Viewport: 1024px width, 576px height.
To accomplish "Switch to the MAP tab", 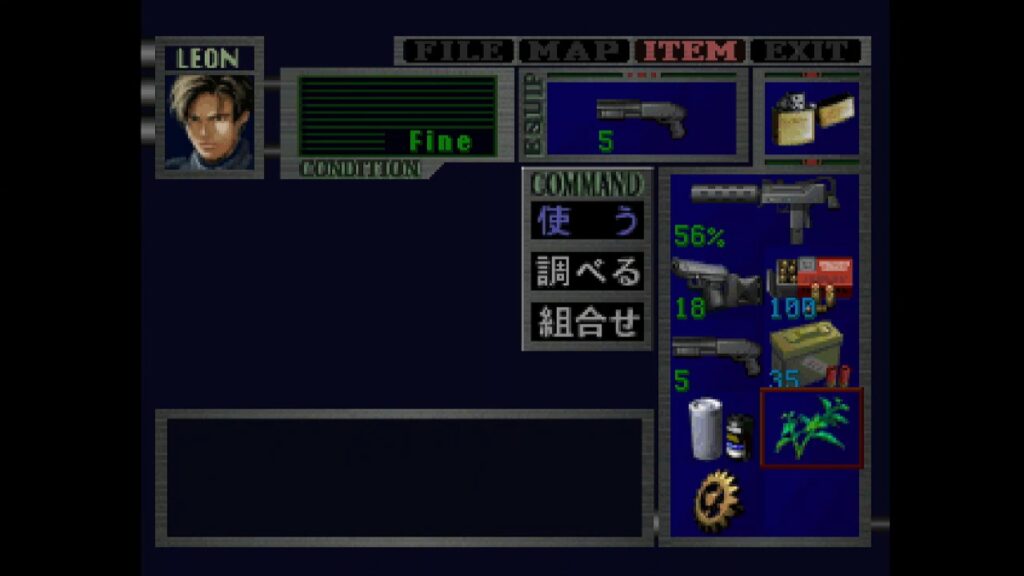I will (x=574, y=51).
